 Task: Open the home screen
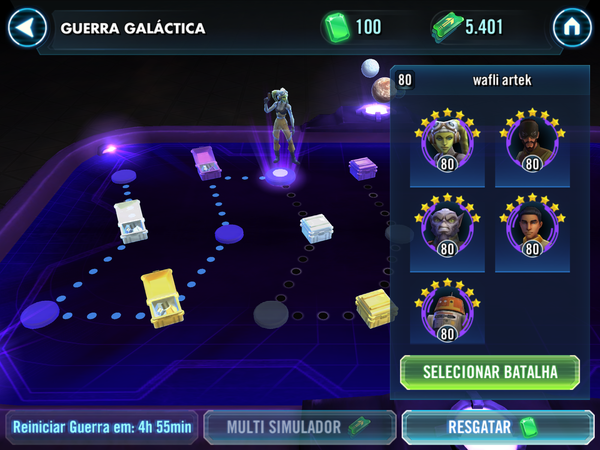pyautogui.click(x=573, y=27)
